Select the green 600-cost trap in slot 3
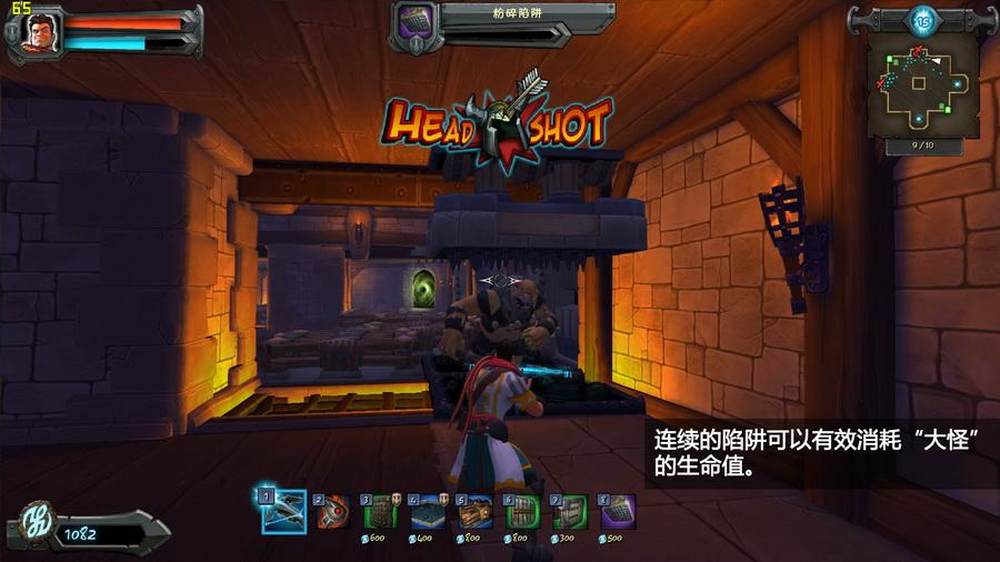This screenshot has height=562, width=1000. [381, 511]
